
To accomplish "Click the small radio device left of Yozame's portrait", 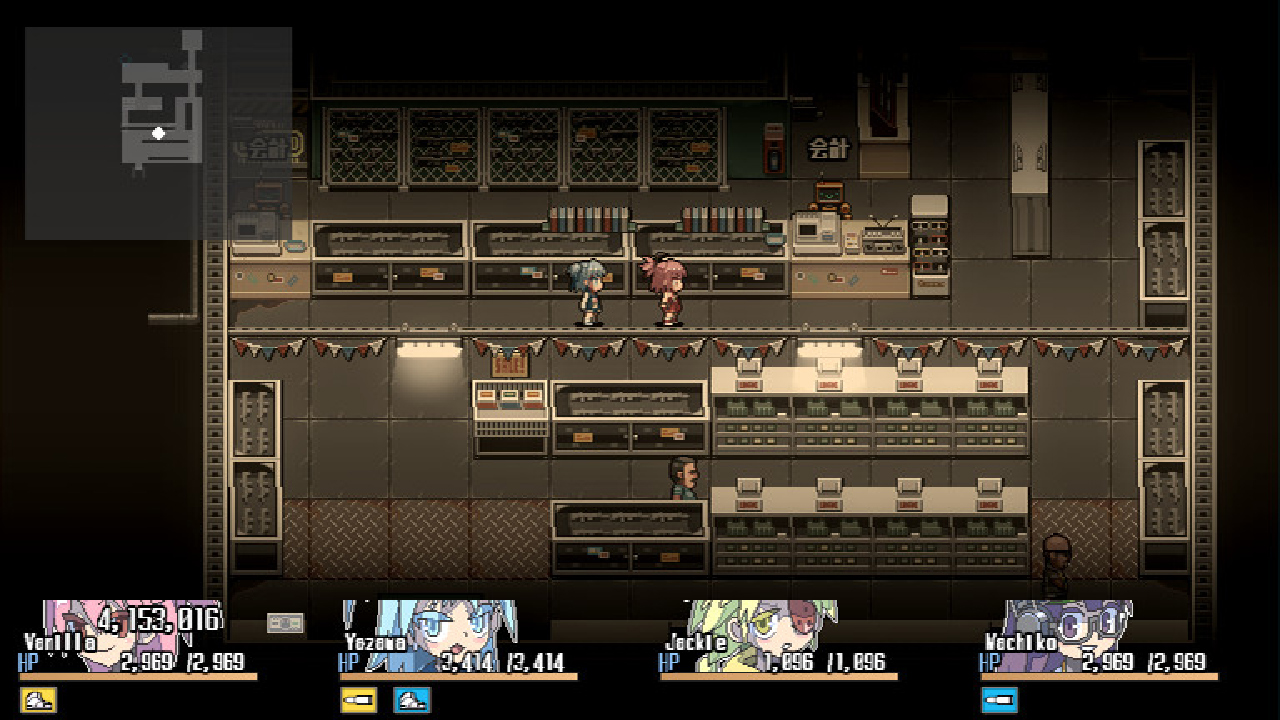I will [285, 621].
